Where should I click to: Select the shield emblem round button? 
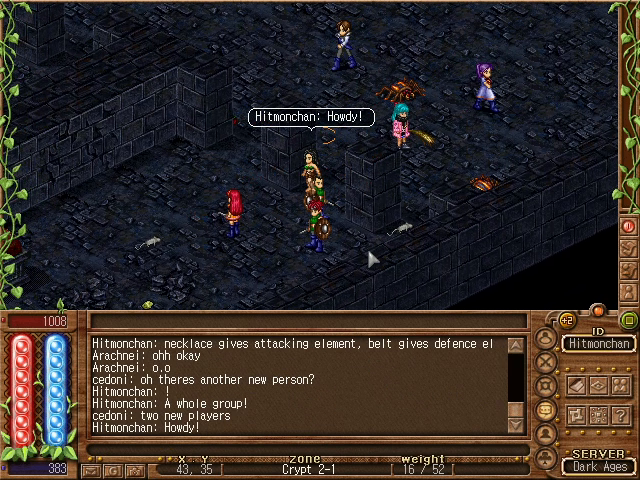pyautogui.click(x=546, y=385)
